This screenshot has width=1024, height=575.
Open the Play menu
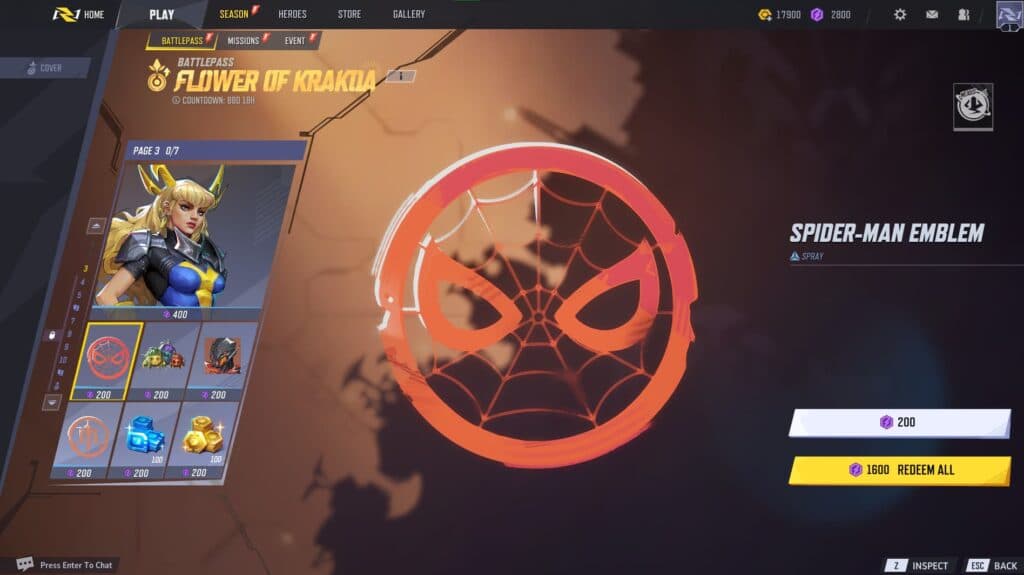coord(161,14)
